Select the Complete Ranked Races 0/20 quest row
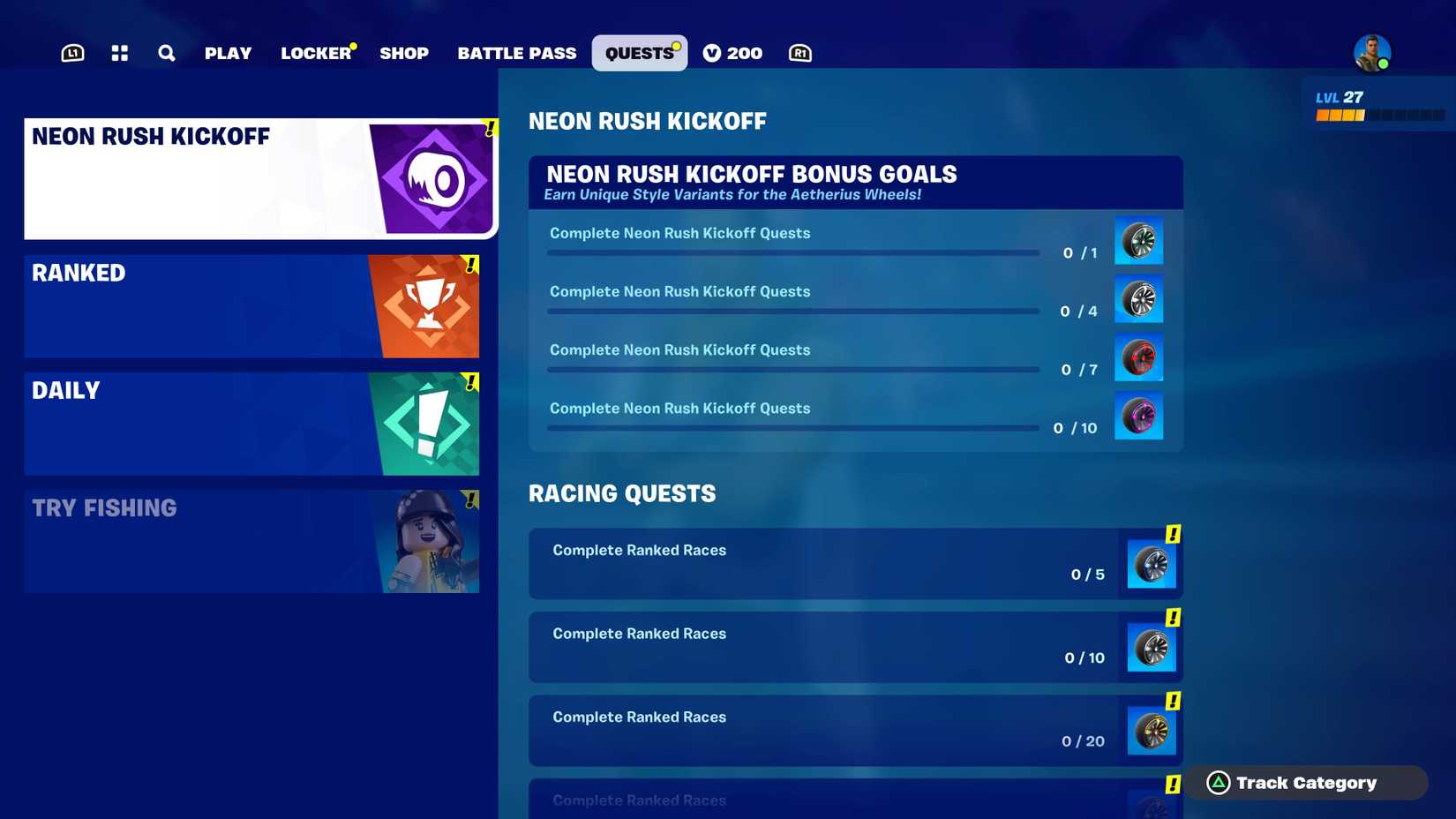The height and width of the screenshot is (819, 1456). coord(854,731)
